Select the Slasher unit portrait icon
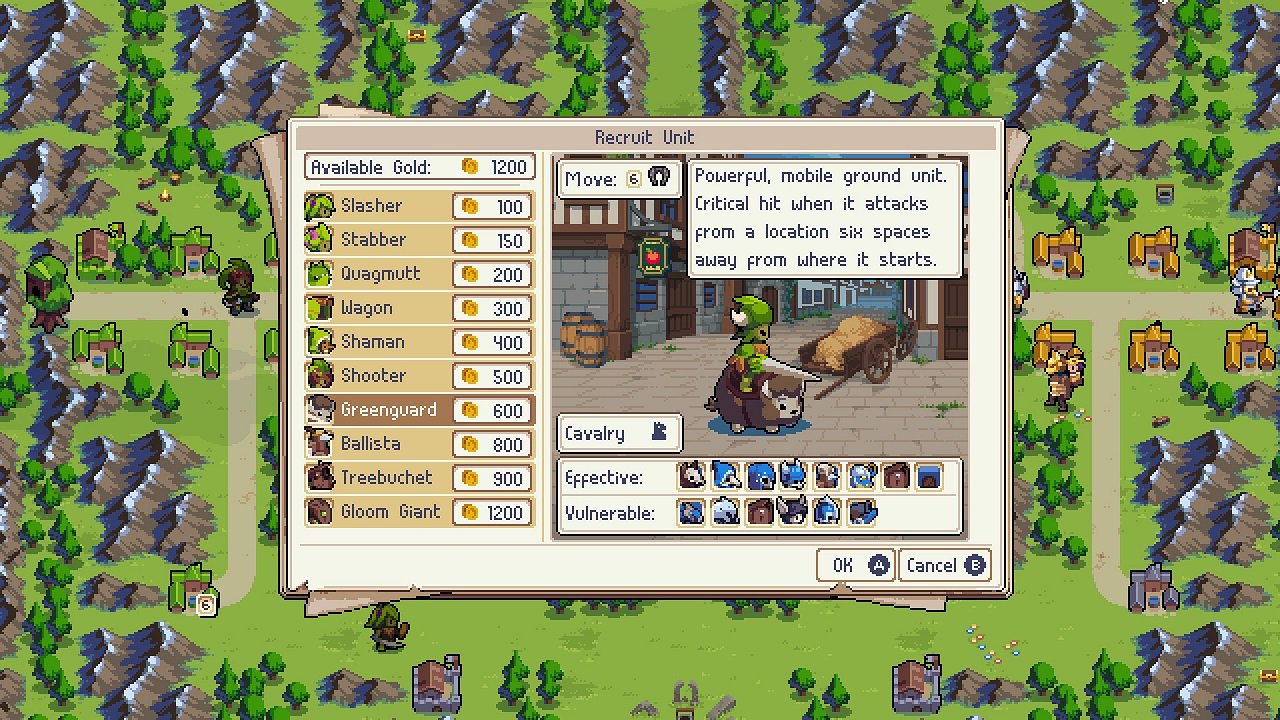1280x720 pixels. pos(320,206)
